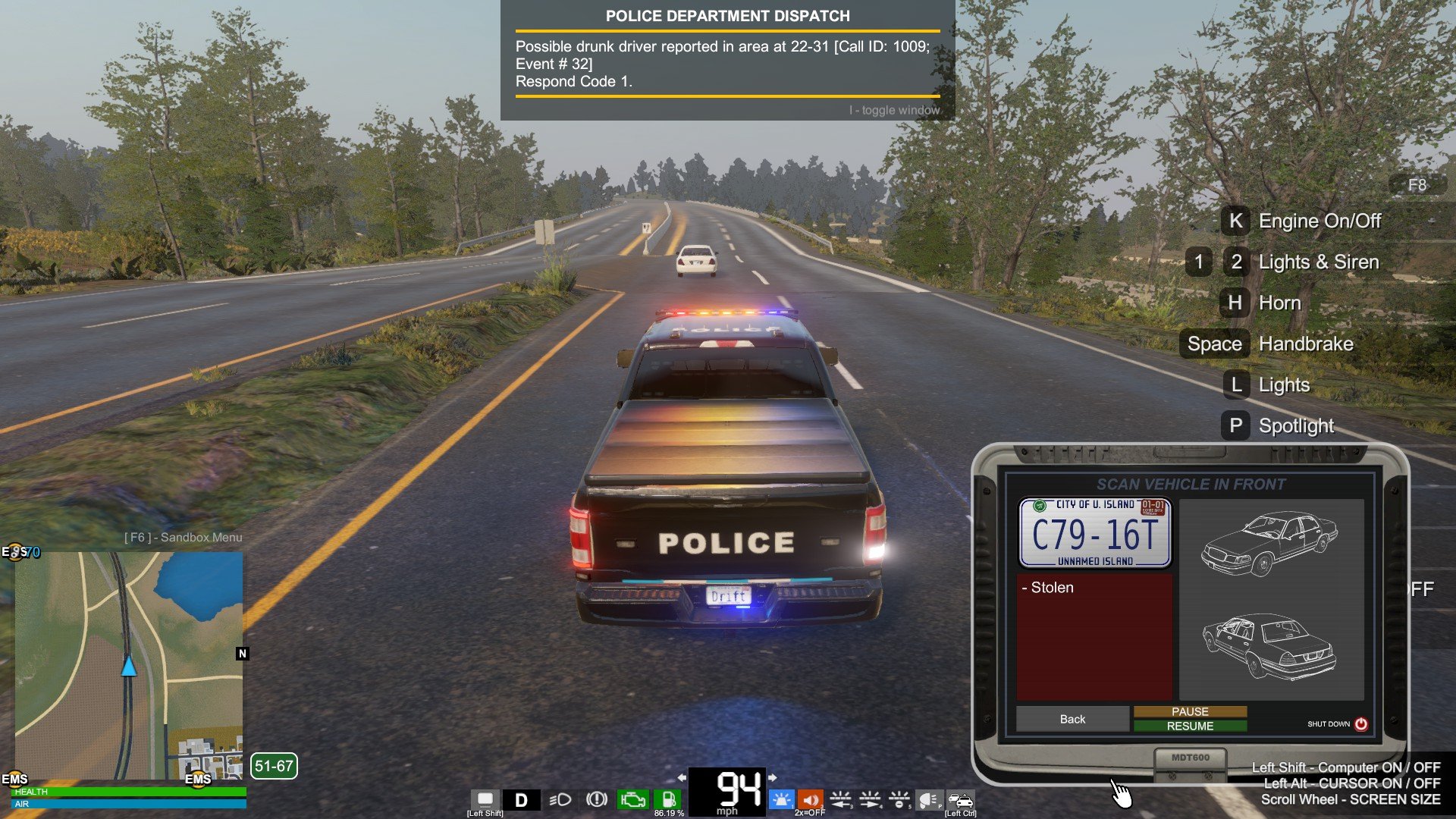Toggle the headlights icon beside gear D
Viewport: 1456px width, 819px height.
[560, 799]
